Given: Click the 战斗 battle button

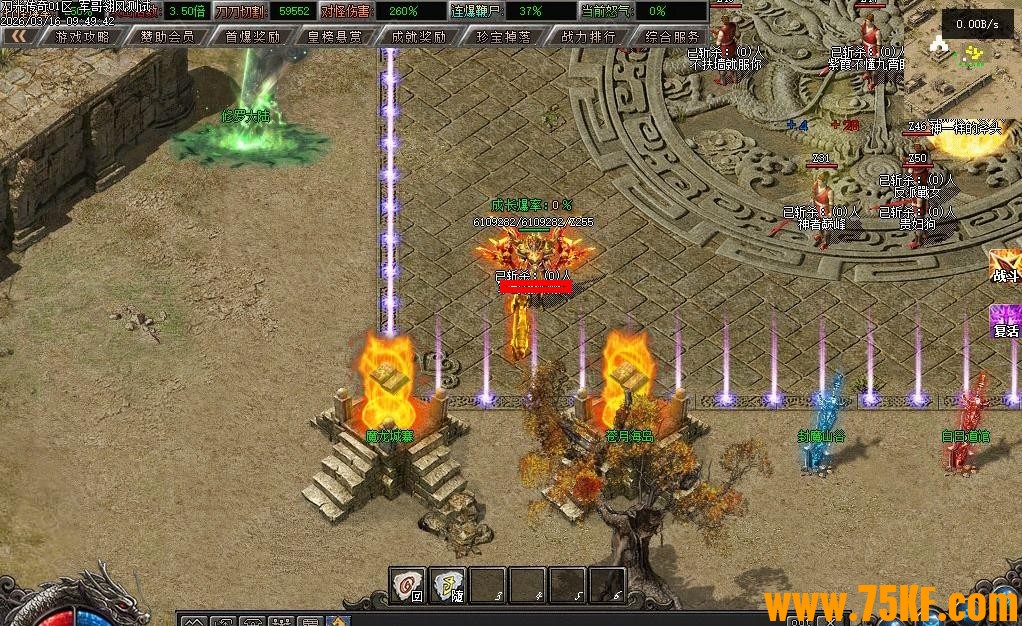Looking at the screenshot, I should click(x=1004, y=265).
